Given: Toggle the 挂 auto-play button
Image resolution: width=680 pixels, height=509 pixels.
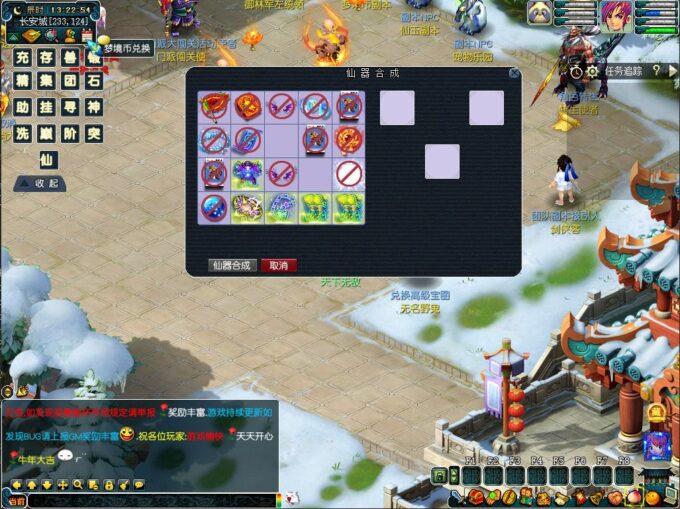Looking at the screenshot, I should coord(46,107).
